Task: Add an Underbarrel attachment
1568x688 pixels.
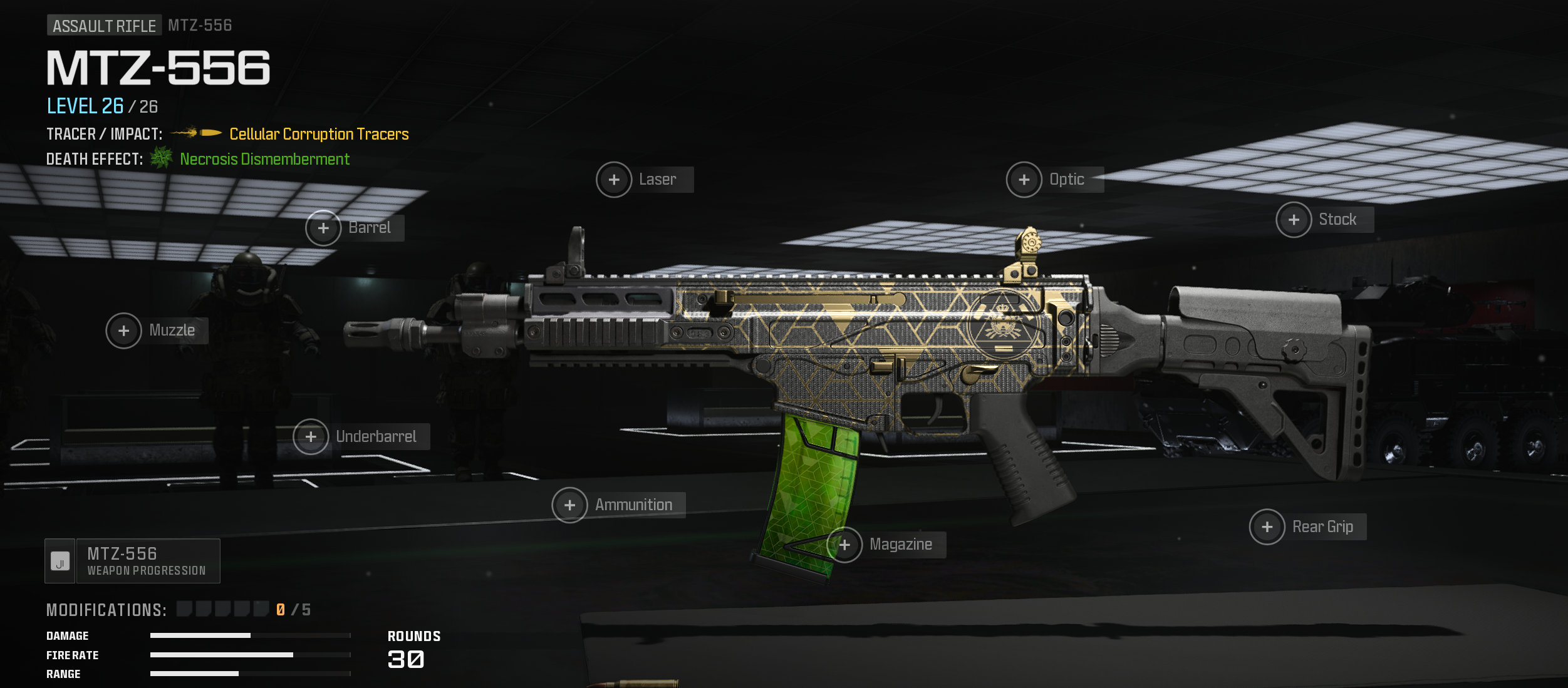Action: coord(311,437)
